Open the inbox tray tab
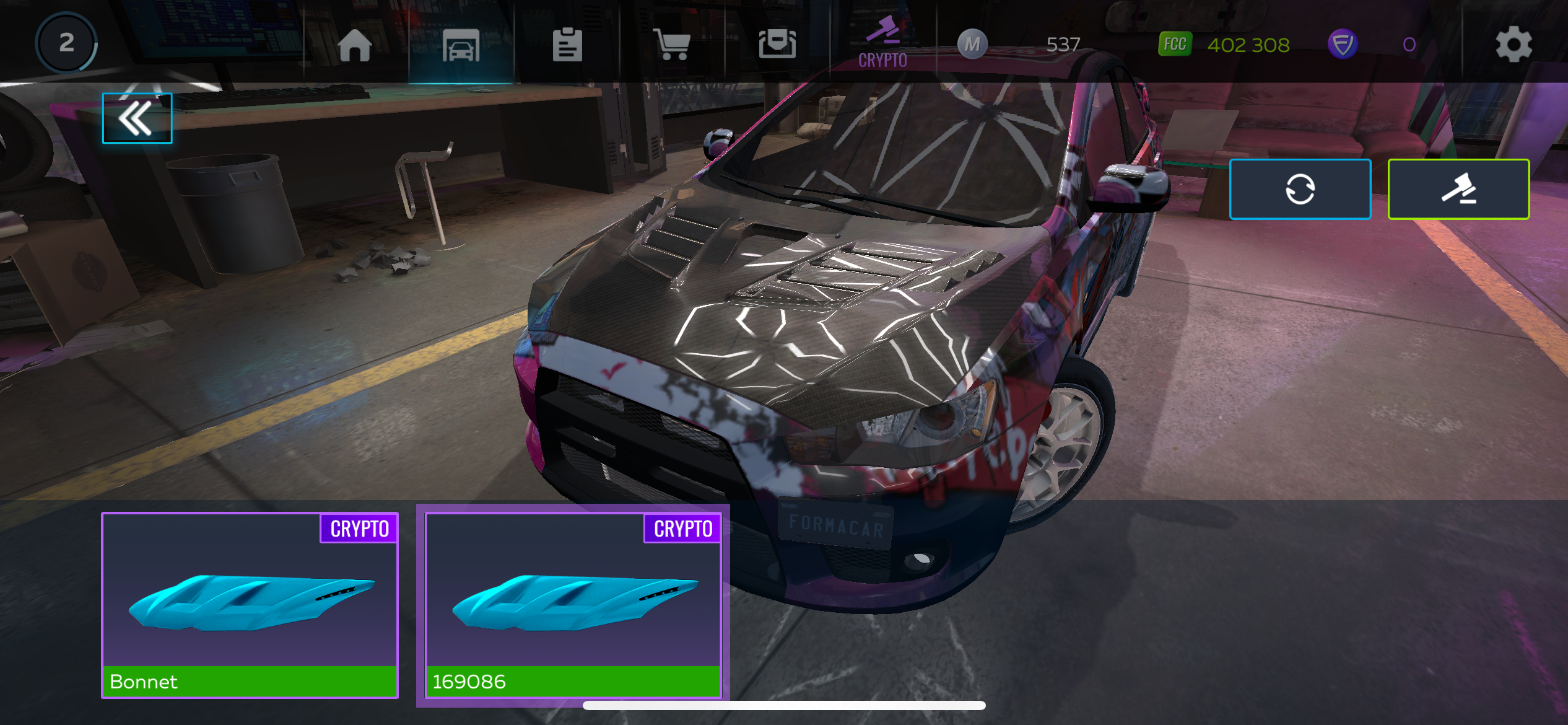The image size is (1568, 725). click(x=777, y=45)
